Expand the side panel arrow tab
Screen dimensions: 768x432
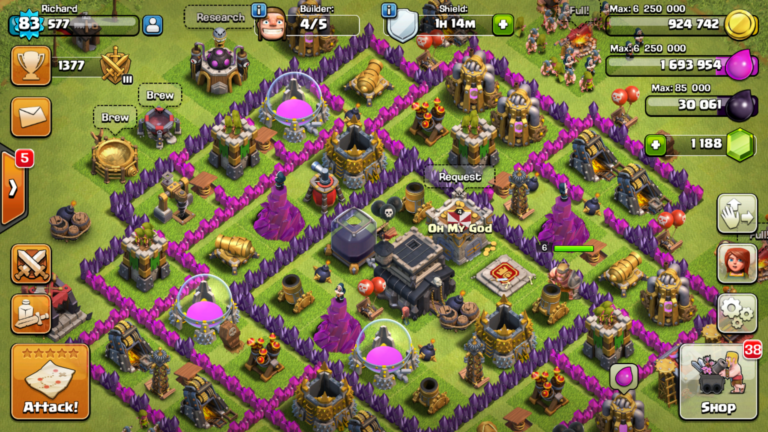[x=12, y=187]
